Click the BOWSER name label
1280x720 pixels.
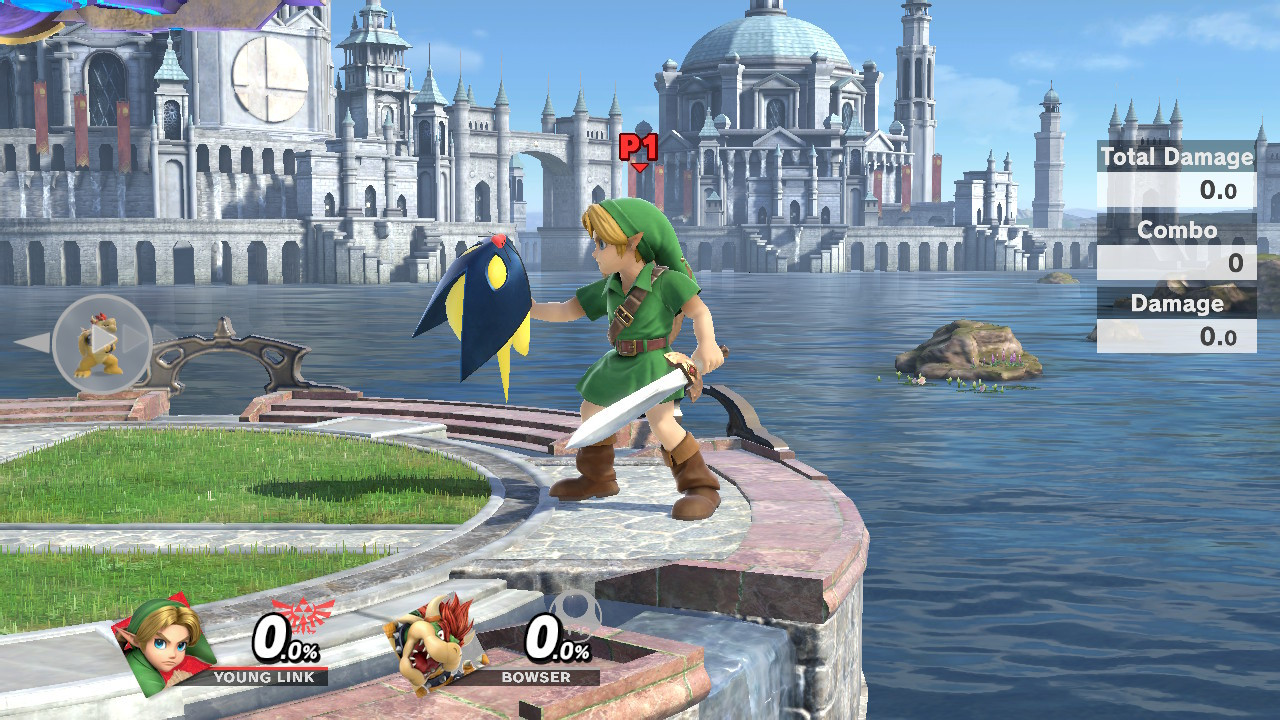pyautogui.click(x=536, y=676)
